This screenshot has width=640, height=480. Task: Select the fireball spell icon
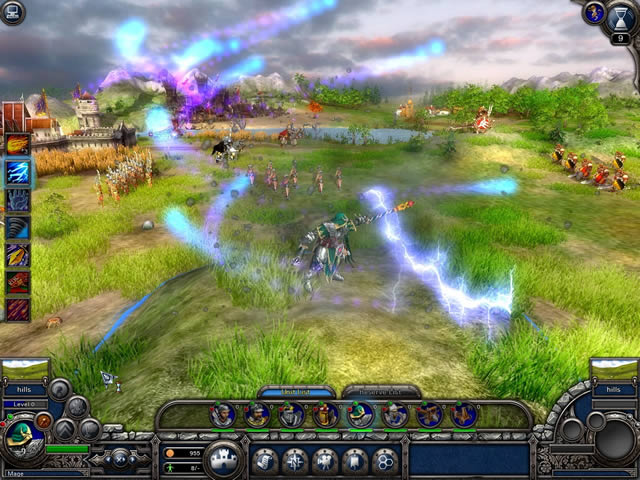tap(18, 145)
